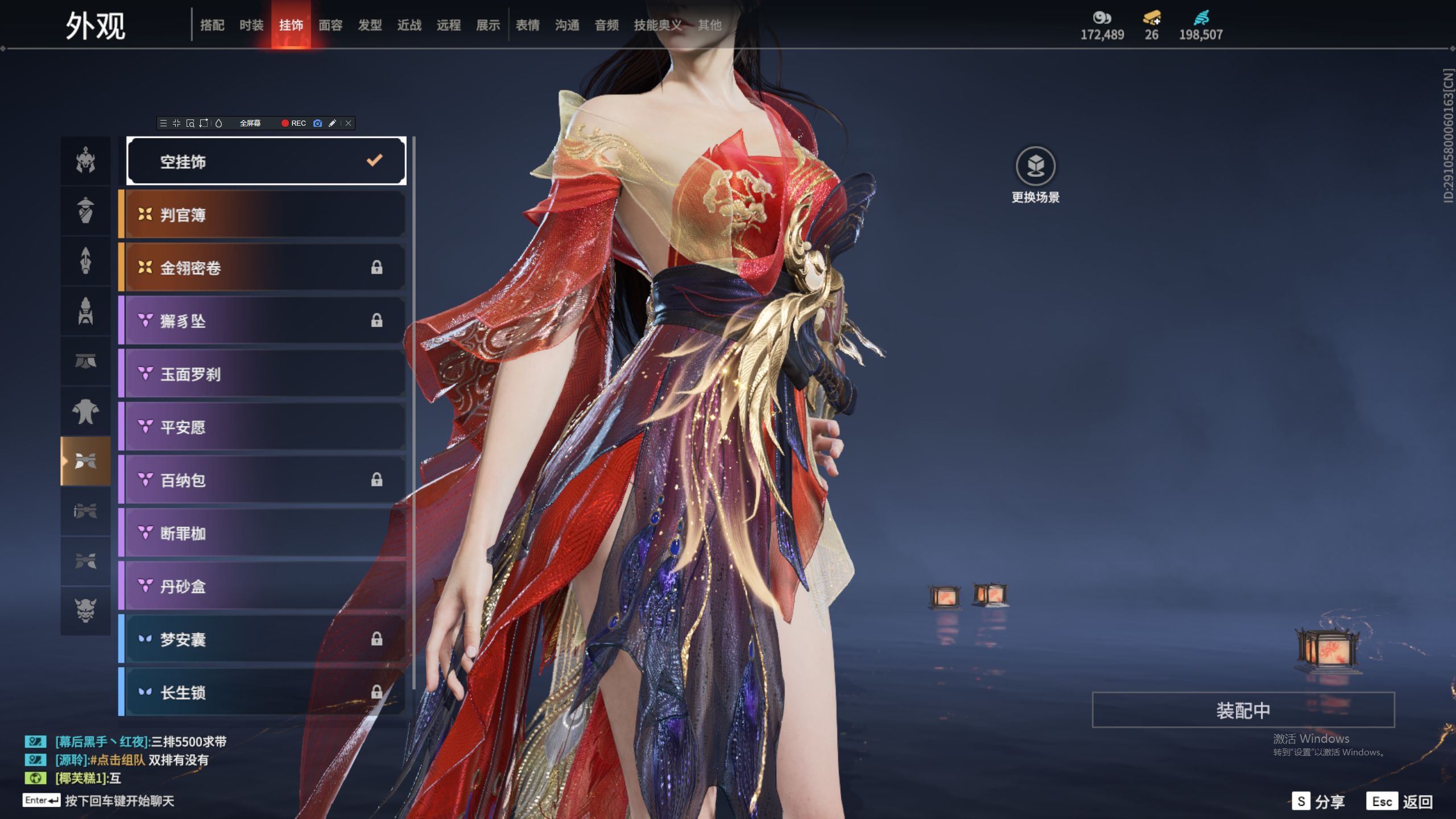Pick the 丹砂盒 accessory
Screen dimensions: 1456x819
tap(264, 586)
